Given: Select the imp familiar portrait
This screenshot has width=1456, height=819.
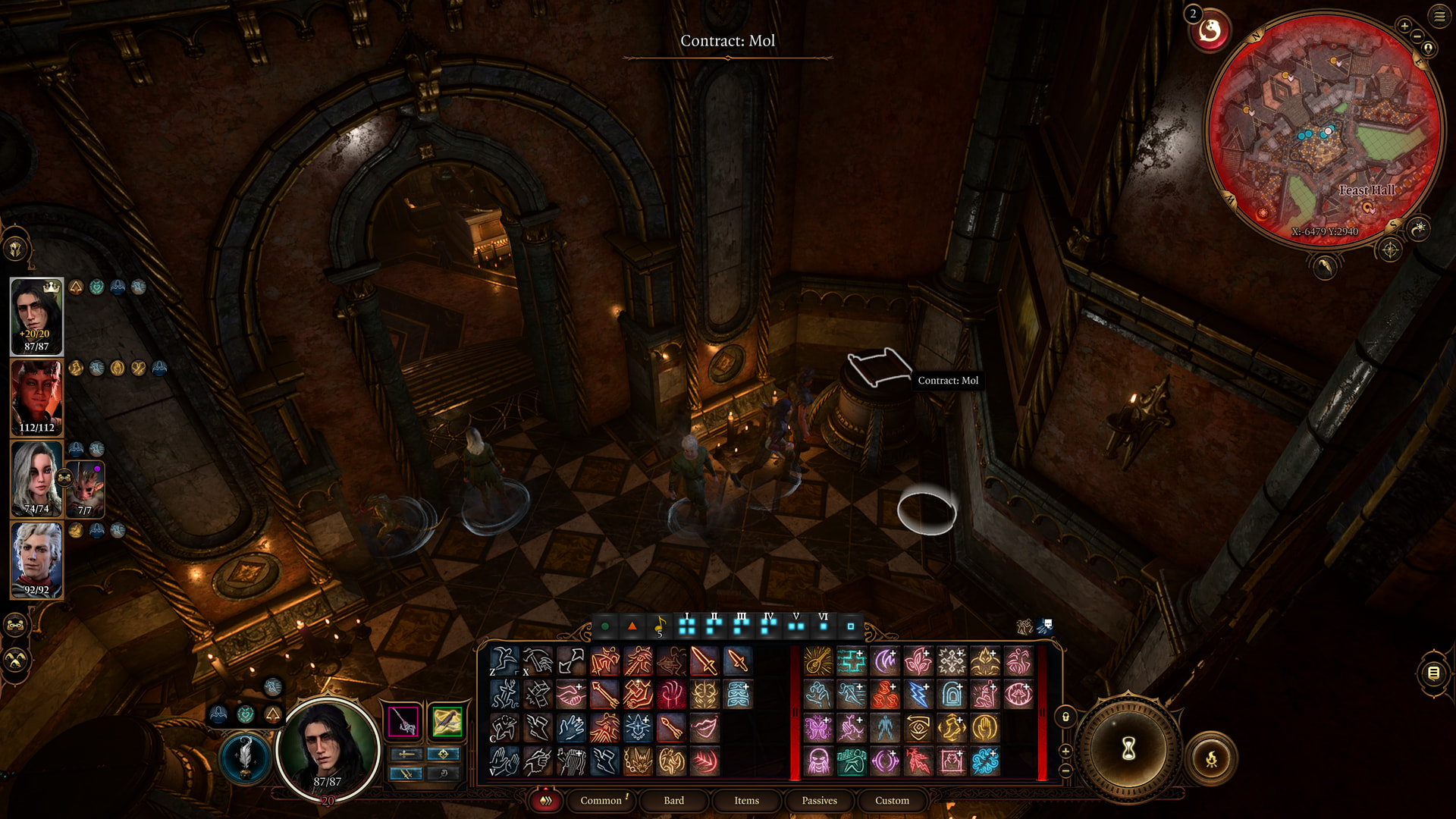Looking at the screenshot, I should point(85,488).
